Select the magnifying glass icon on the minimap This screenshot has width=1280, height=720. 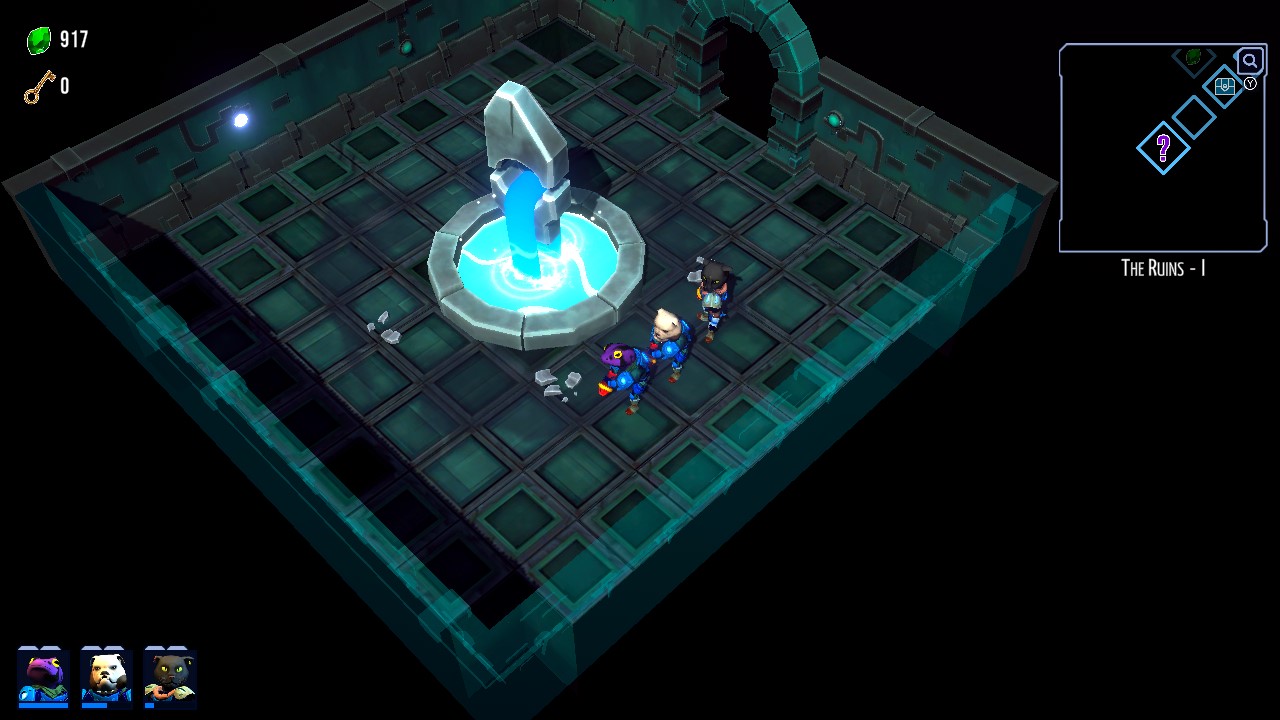(1251, 61)
